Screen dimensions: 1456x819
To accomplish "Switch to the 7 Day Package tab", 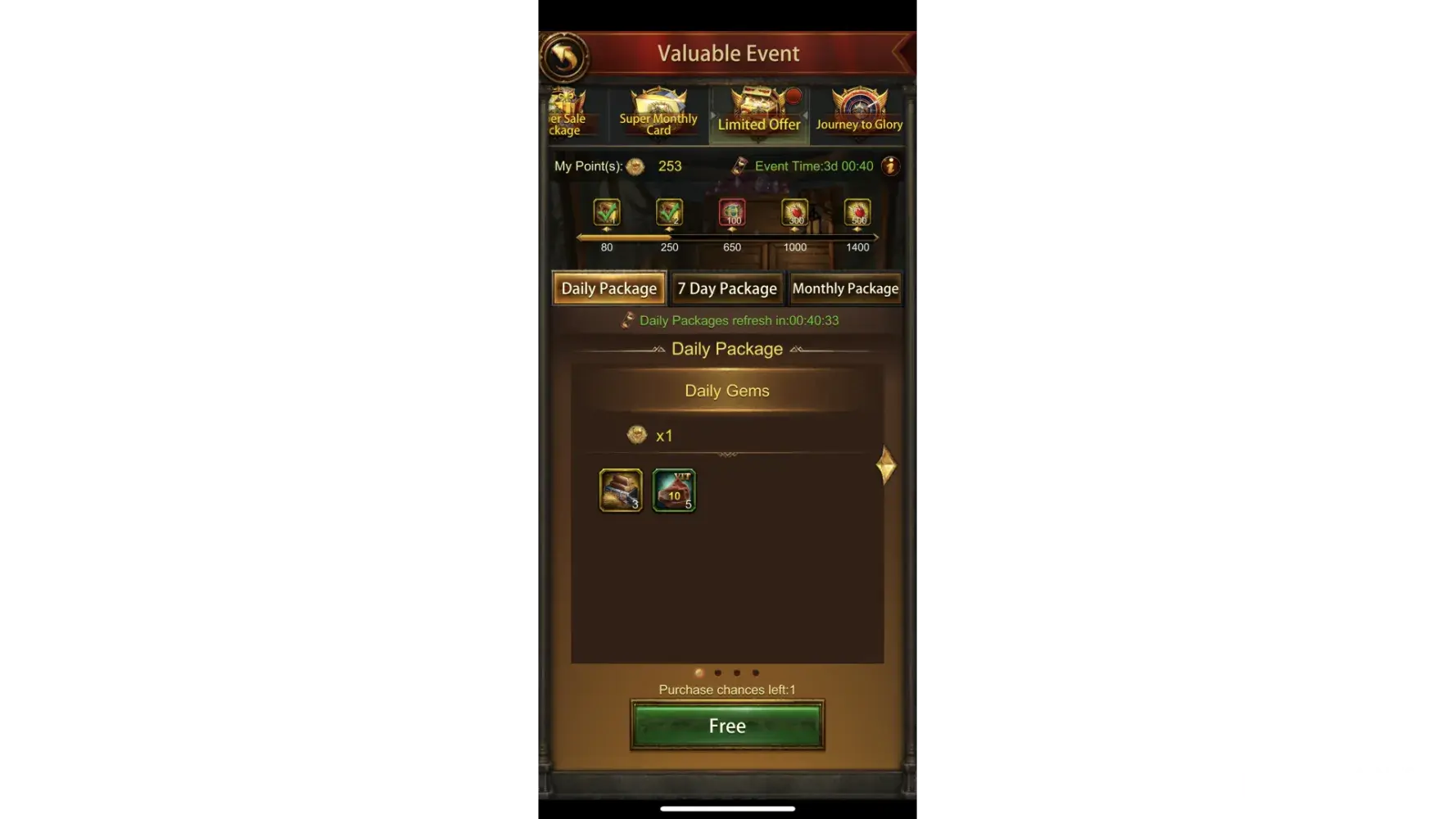I will pos(727,288).
